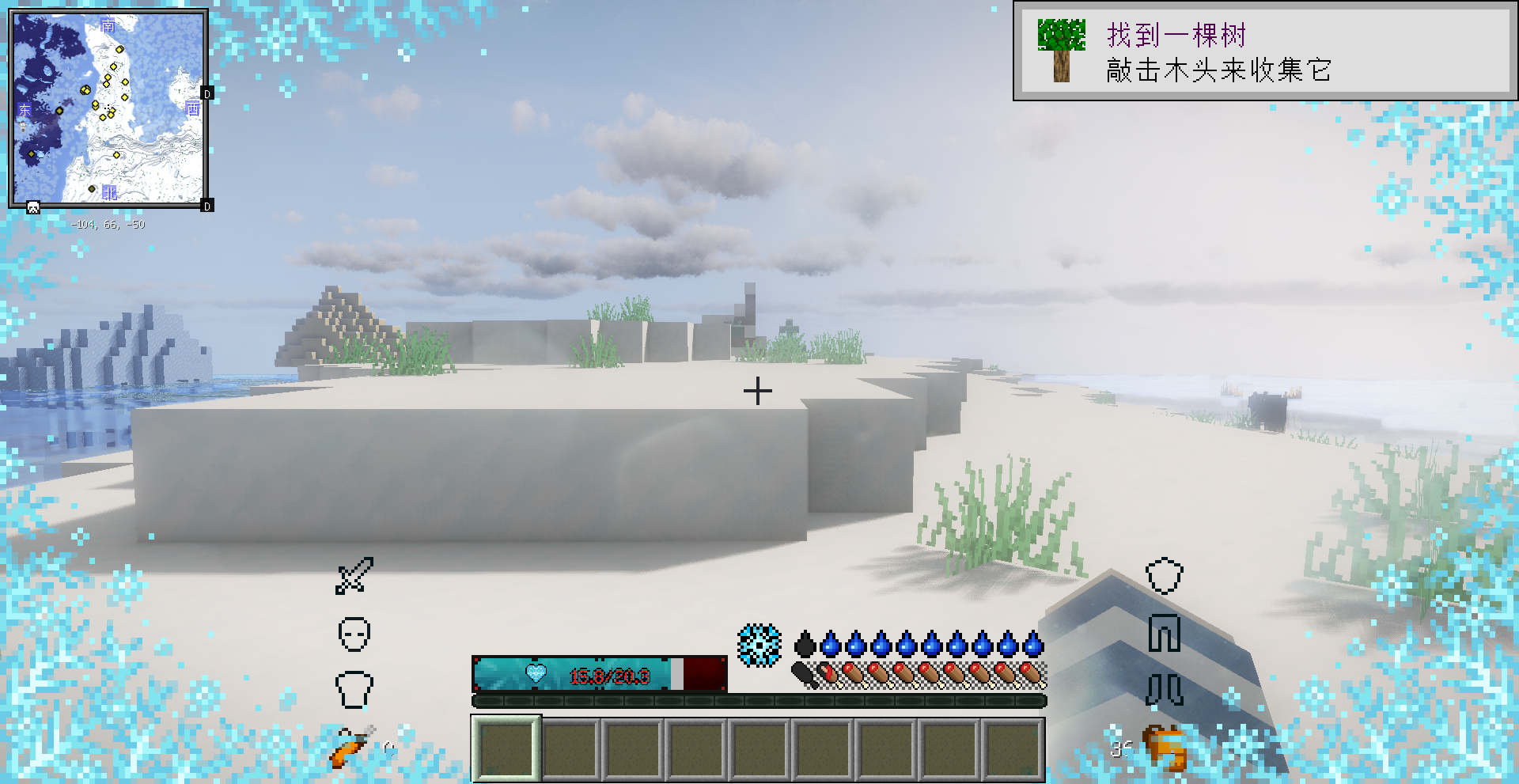Select the leggings outline armor icon
Image resolution: width=1519 pixels, height=784 pixels.
click(x=1164, y=633)
